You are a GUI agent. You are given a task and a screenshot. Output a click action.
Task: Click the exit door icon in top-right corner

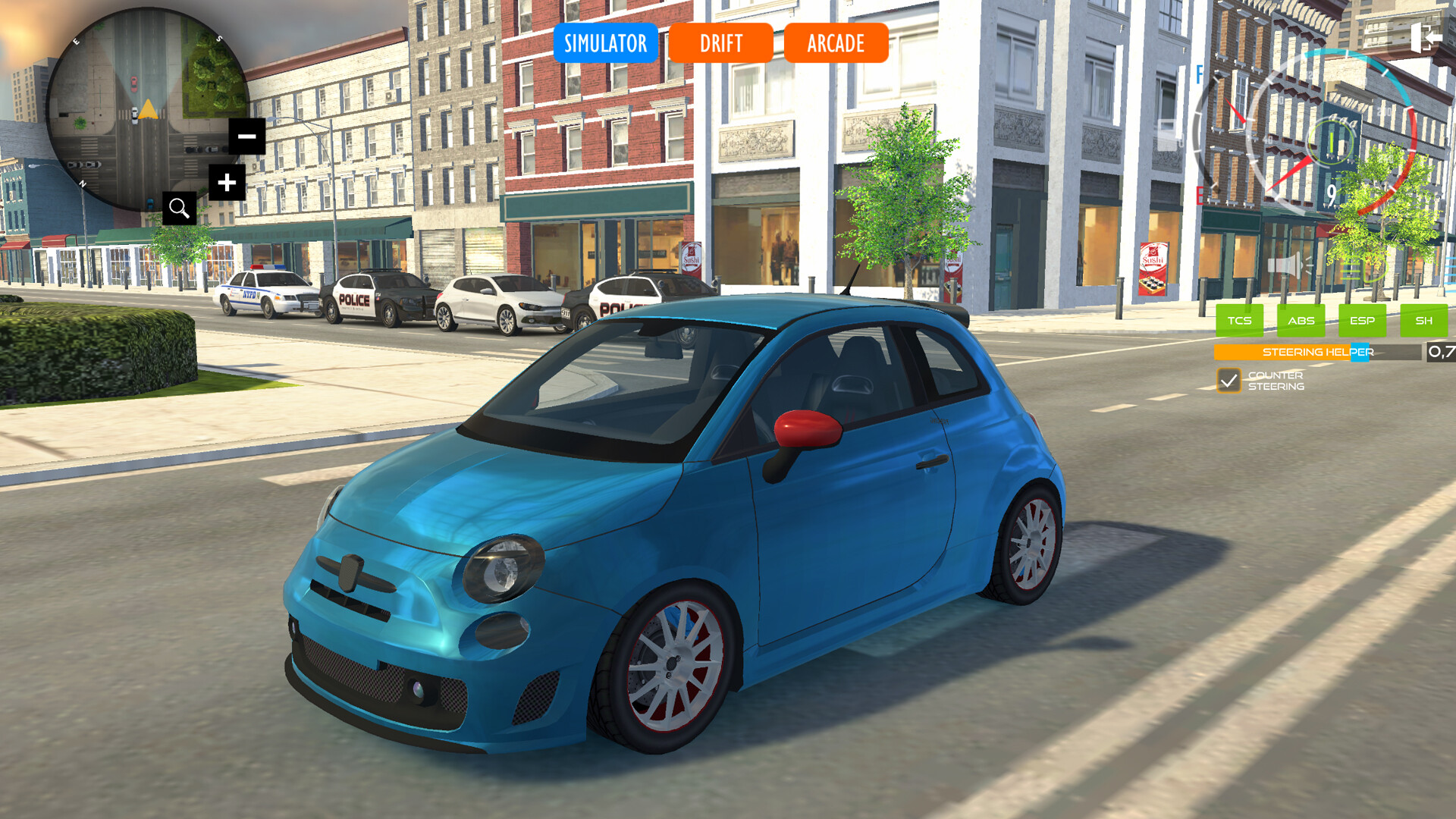pyautogui.click(x=1428, y=37)
